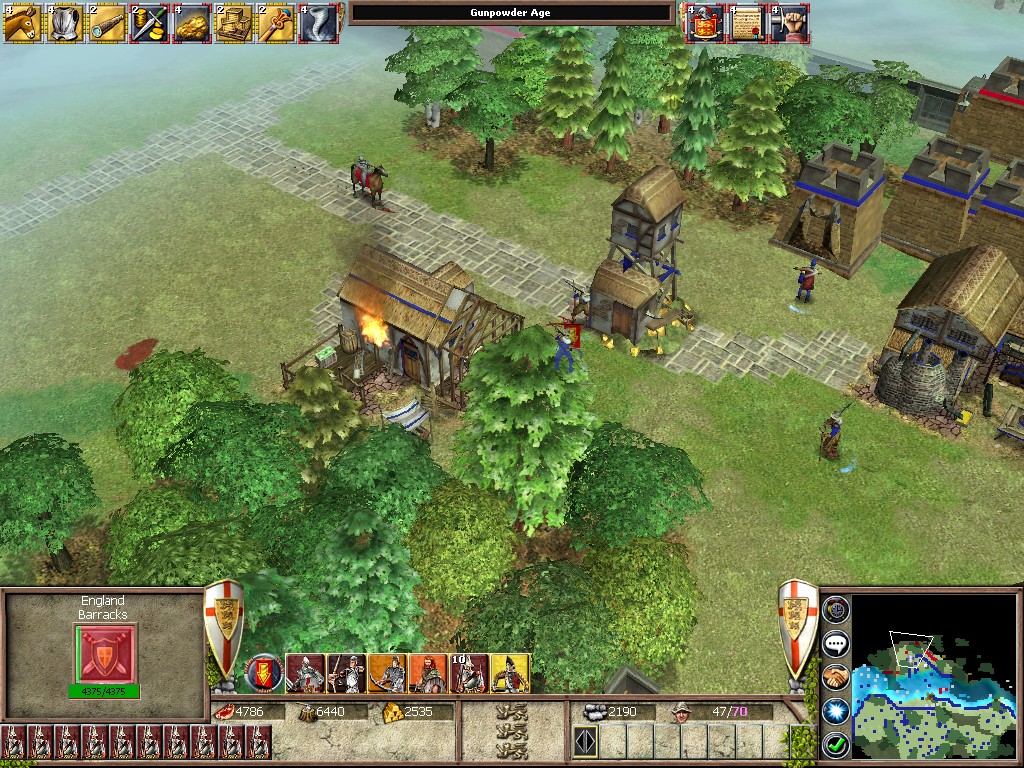Activate the whirlwind tornado icon
This screenshot has width=1024, height=768.
tap(318, 23)
